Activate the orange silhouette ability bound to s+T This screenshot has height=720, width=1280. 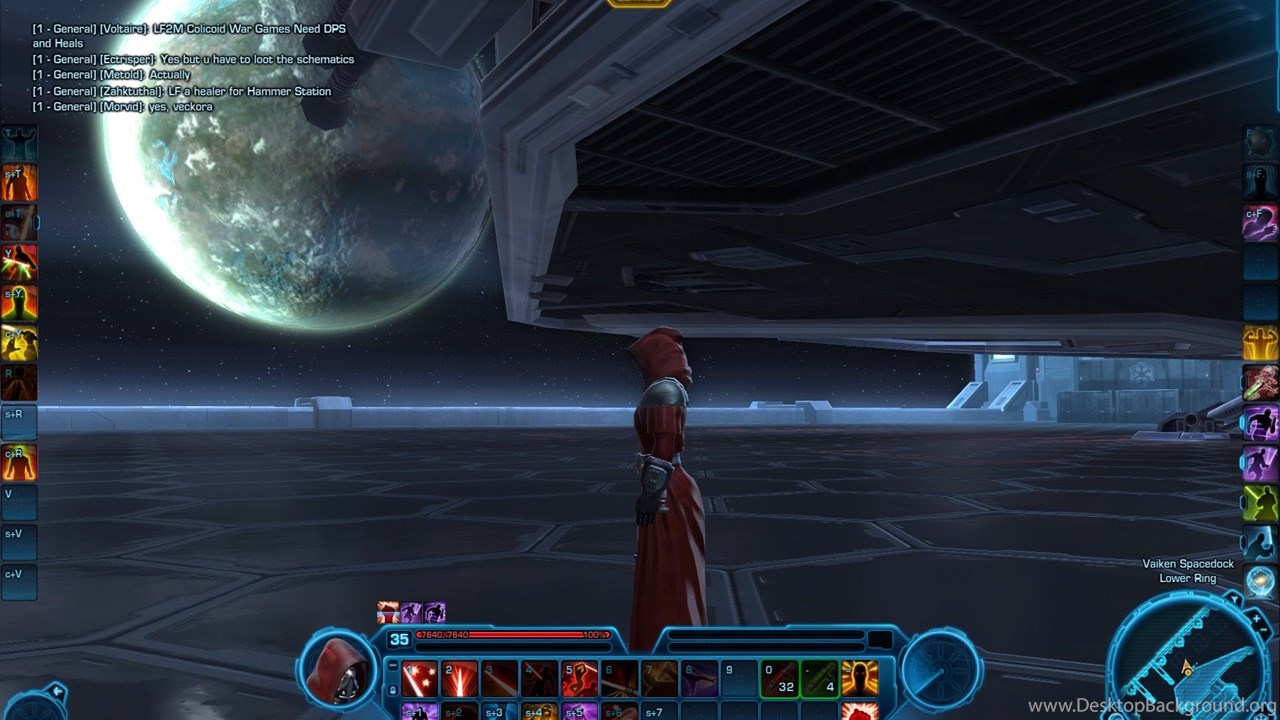[x=19, y=184]
